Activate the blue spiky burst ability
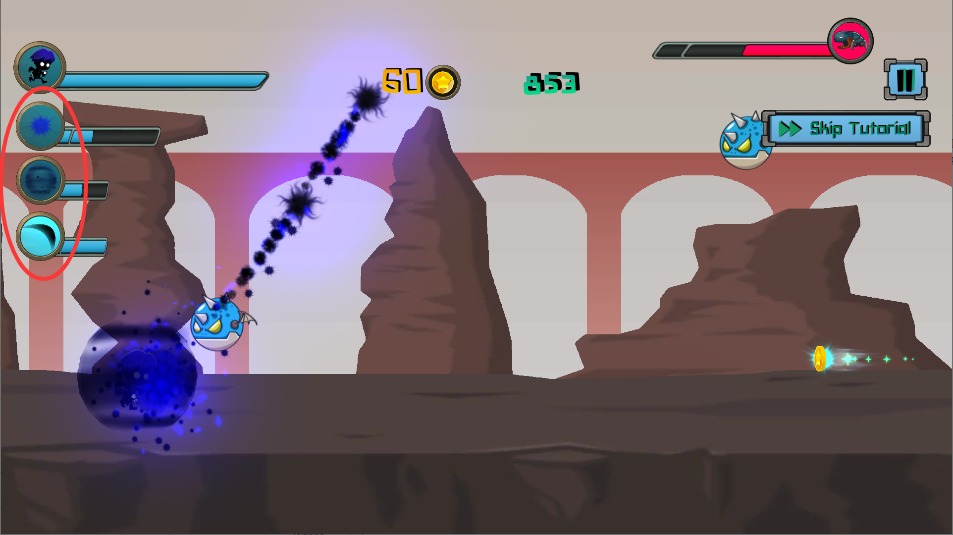Screen dimensions: 953x535 pos(41,126)
